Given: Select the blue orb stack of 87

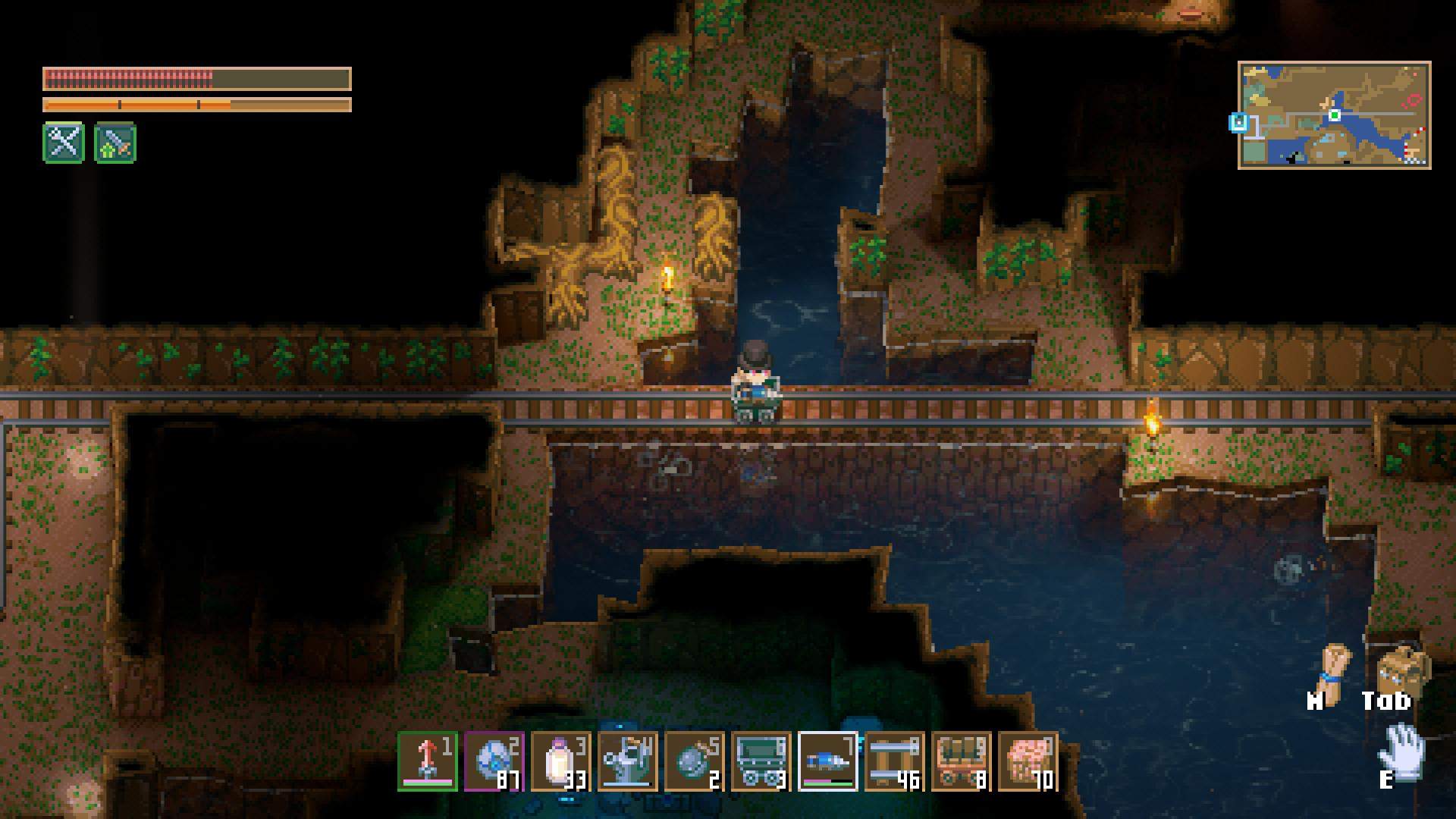Looking at the screenshot, I should click(494, 761).
